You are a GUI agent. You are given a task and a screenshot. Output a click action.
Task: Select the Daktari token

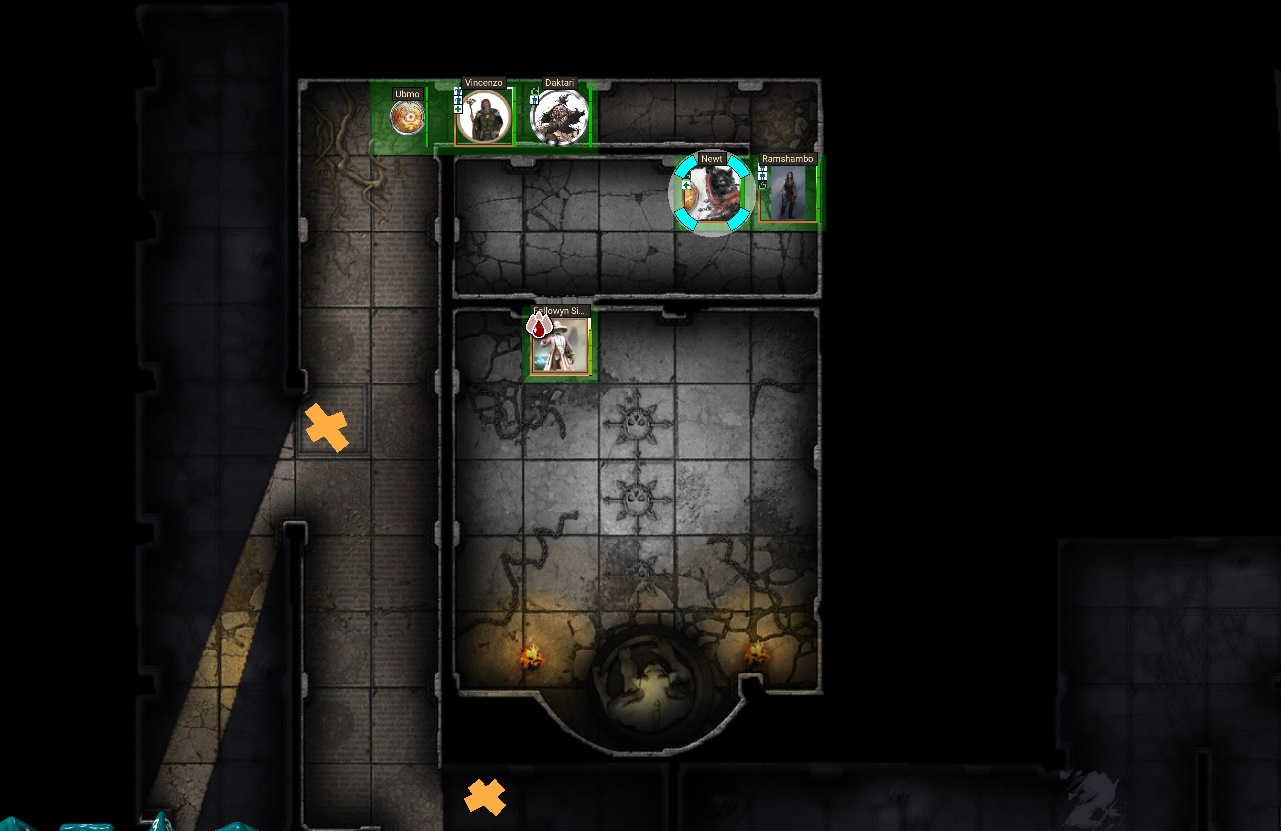(558, 118)
